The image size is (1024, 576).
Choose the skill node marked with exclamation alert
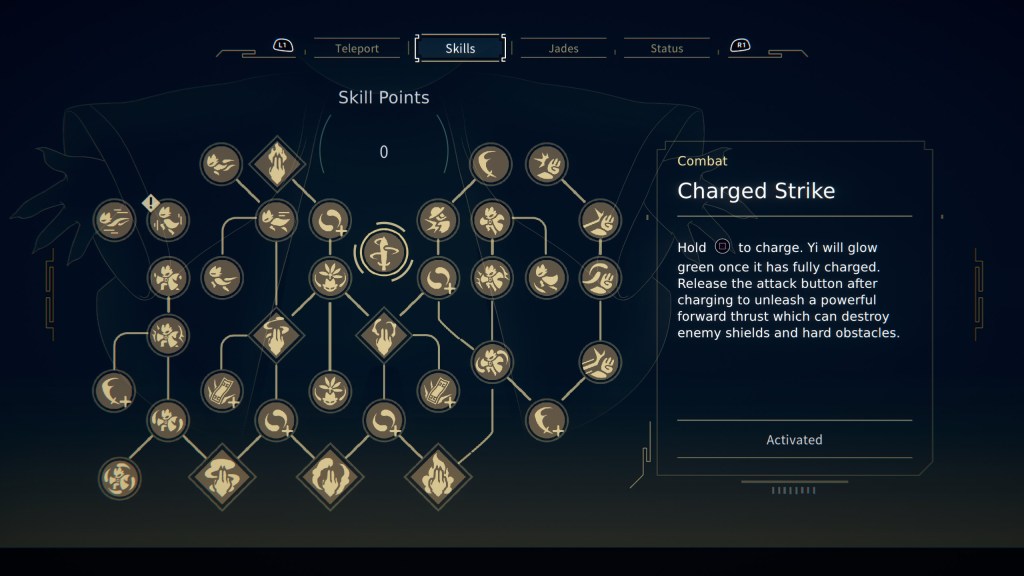pos(169,220)
